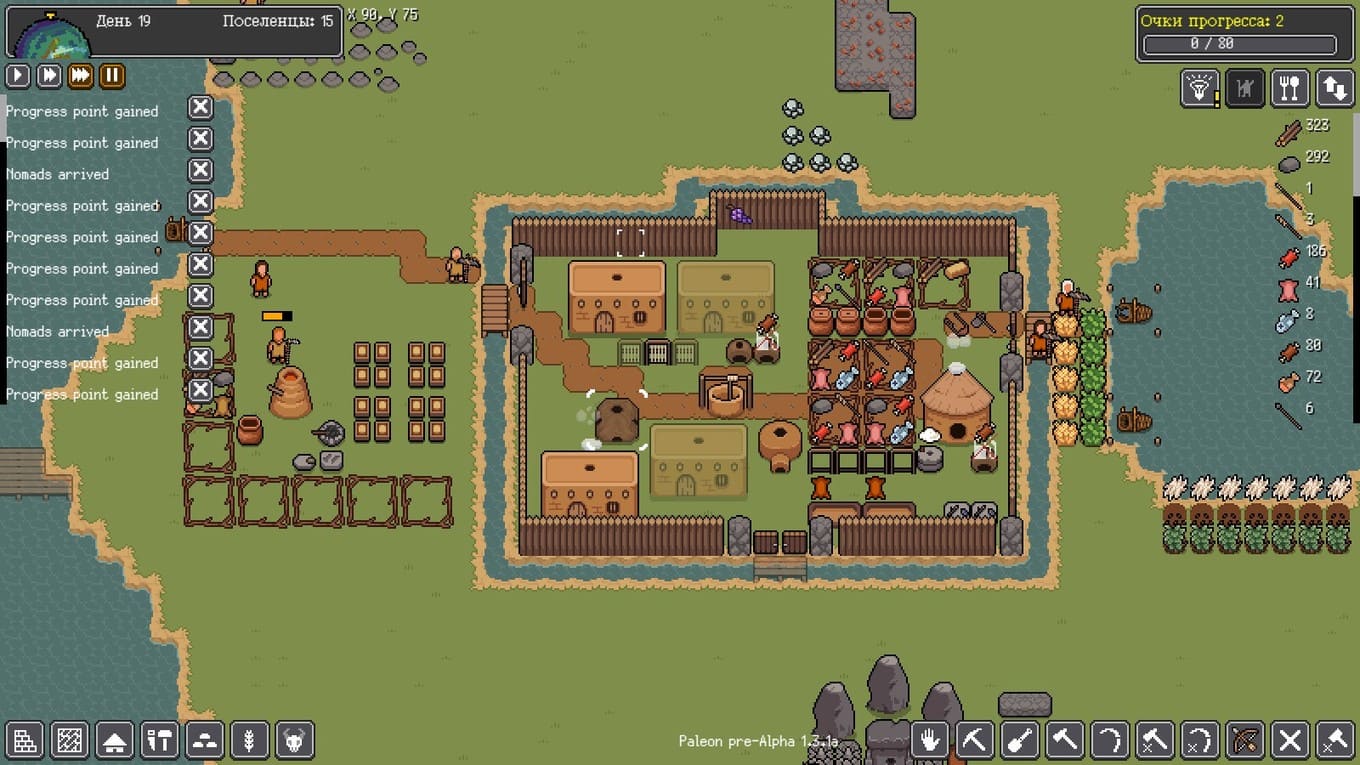The height and width of the screenshot is (765, 1360).
Task: Open the horned skull category
Action: click(x=295, y=740)
